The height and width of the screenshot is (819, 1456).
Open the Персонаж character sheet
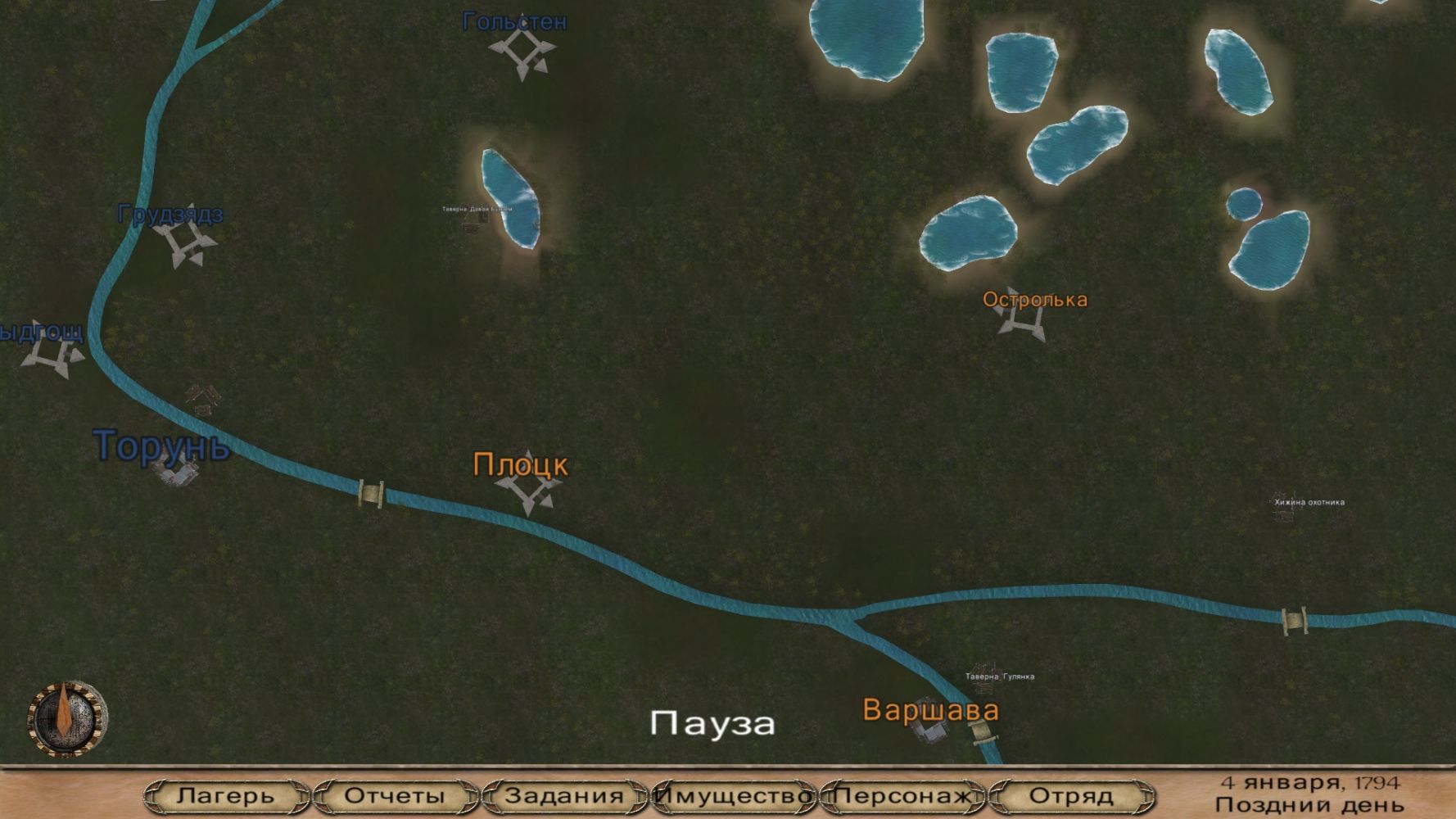click(x=902, y=795)
